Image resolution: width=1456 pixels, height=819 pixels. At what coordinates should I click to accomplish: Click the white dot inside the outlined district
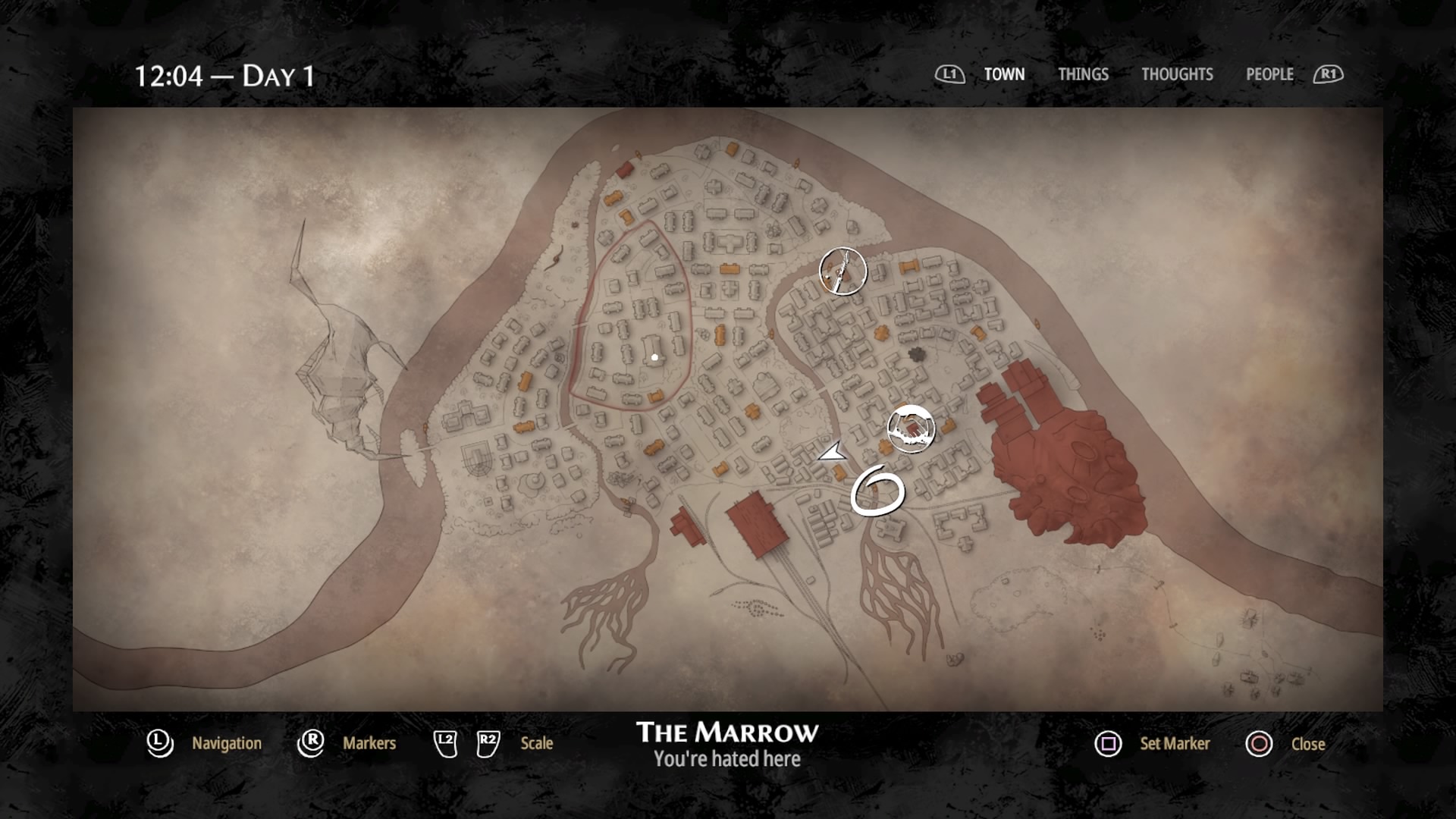[x=655, y=356]
